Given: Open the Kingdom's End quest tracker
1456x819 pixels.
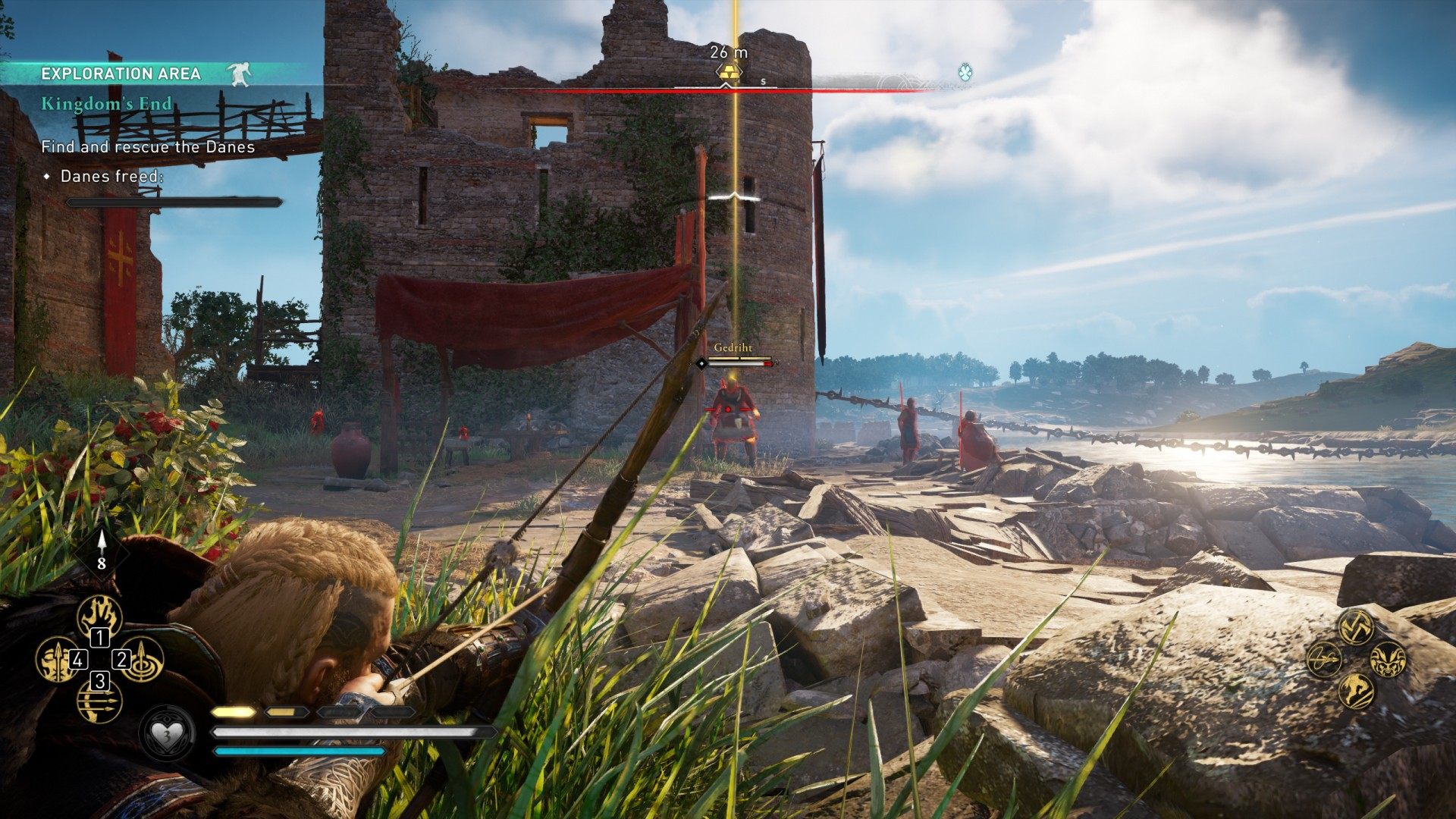Looking at the screenshot, I should click(x=107, y=104).
